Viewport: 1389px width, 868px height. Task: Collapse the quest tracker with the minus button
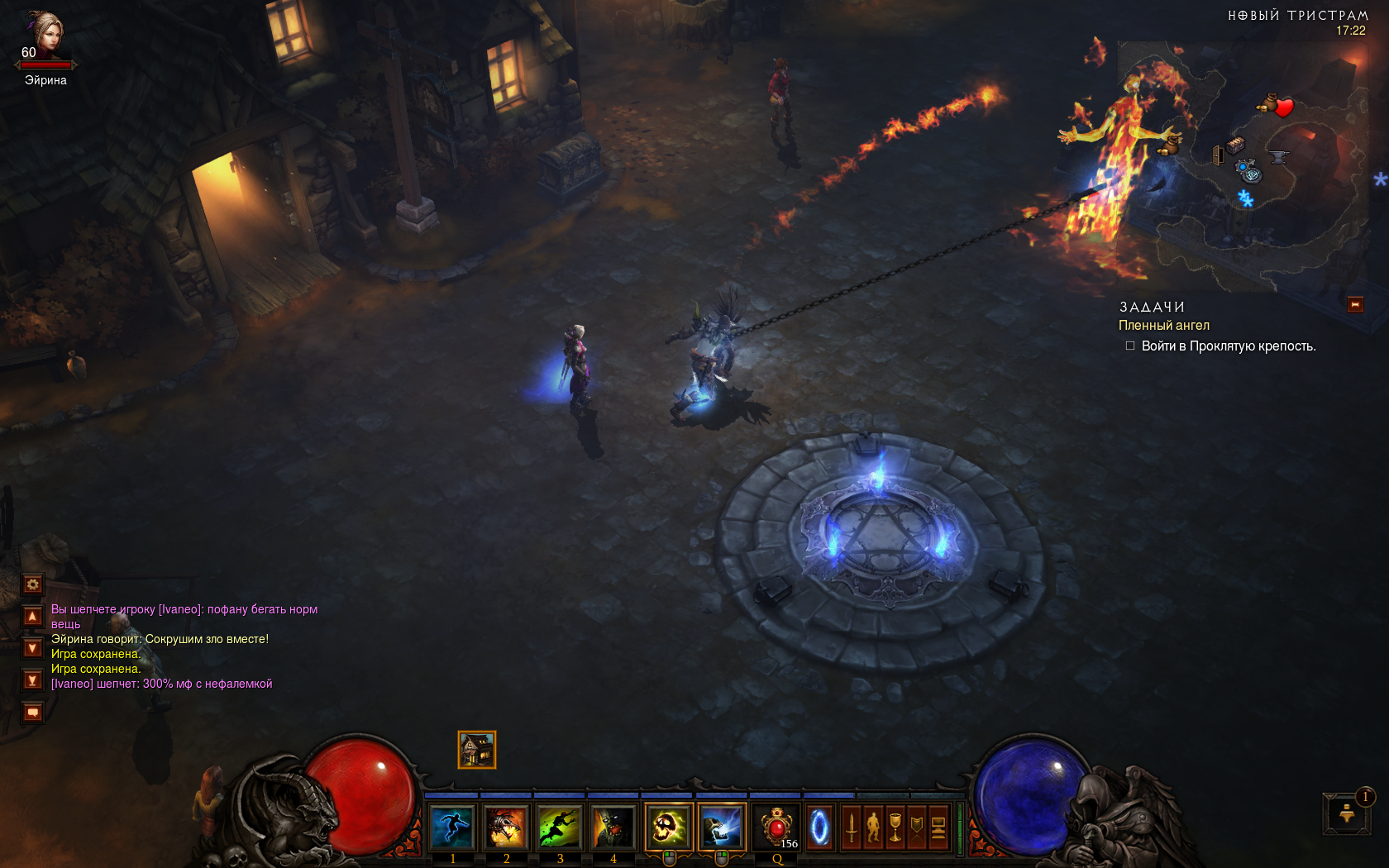click(x=1355, y=305)
